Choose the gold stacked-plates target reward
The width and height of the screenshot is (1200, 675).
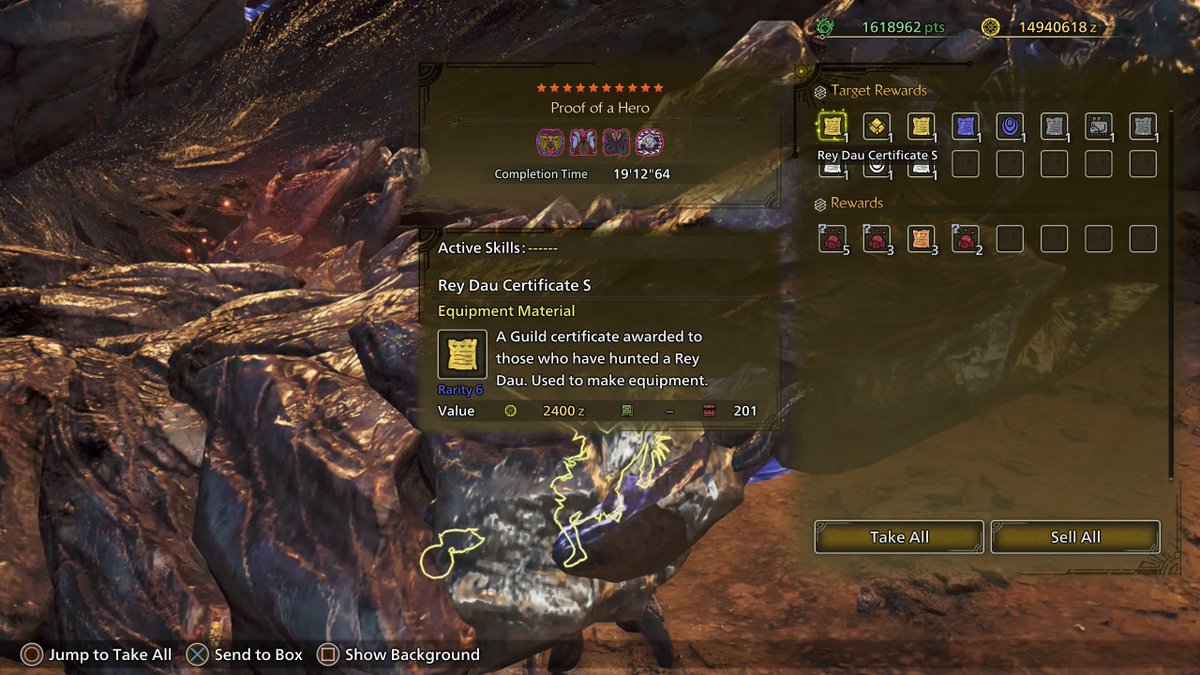click(877, 127)
